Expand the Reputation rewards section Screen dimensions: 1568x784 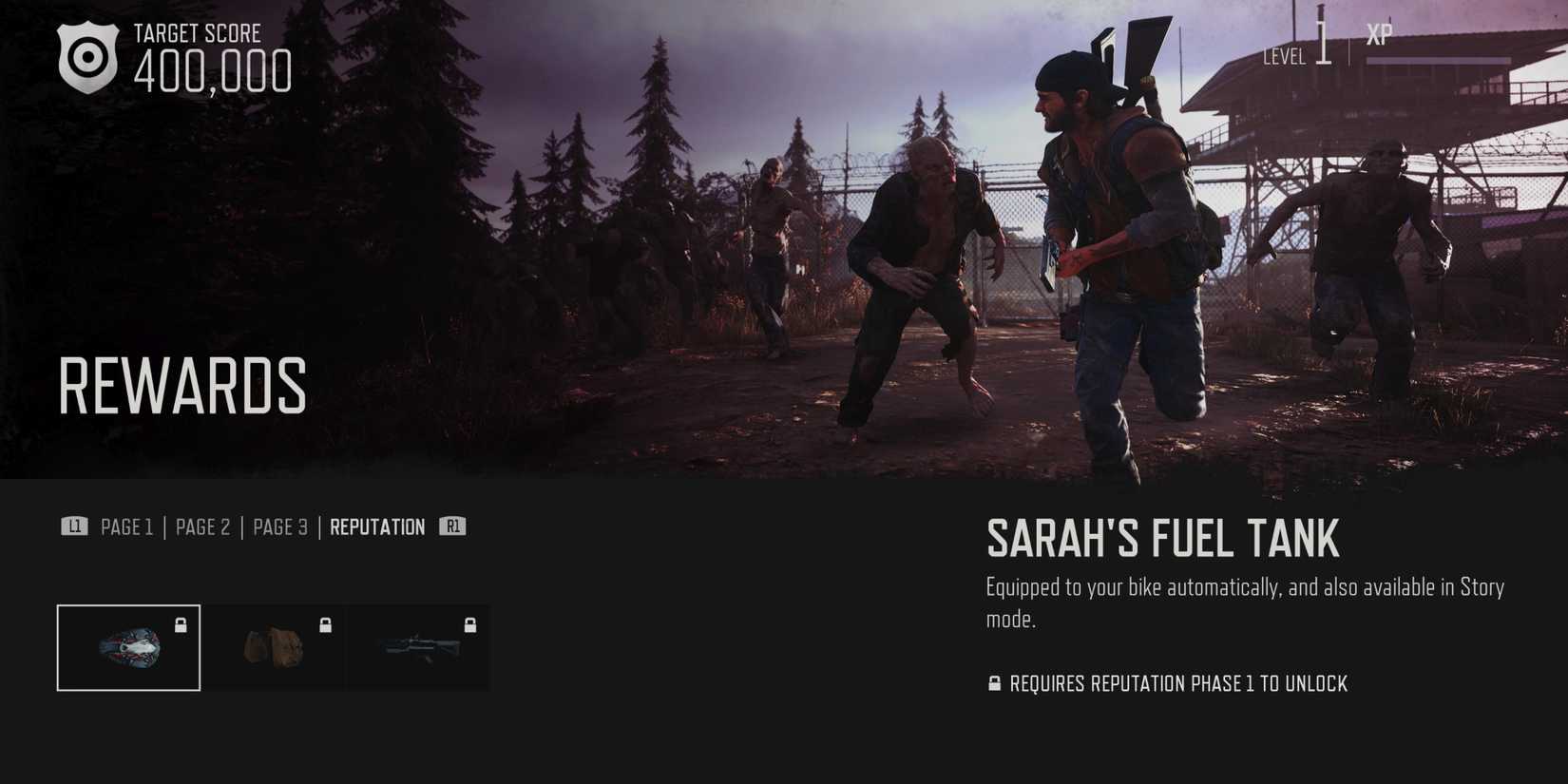pos(377,526)
